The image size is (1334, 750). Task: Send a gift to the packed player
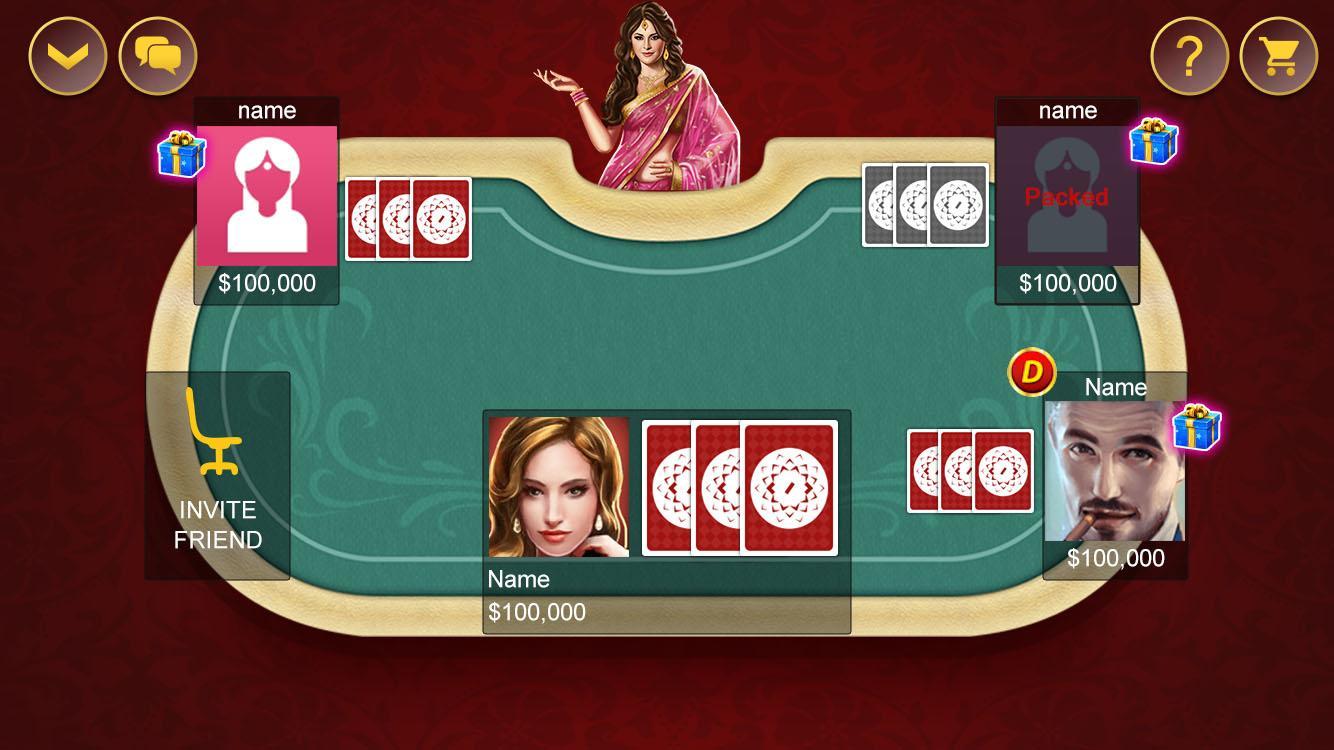coord(1155,140)
